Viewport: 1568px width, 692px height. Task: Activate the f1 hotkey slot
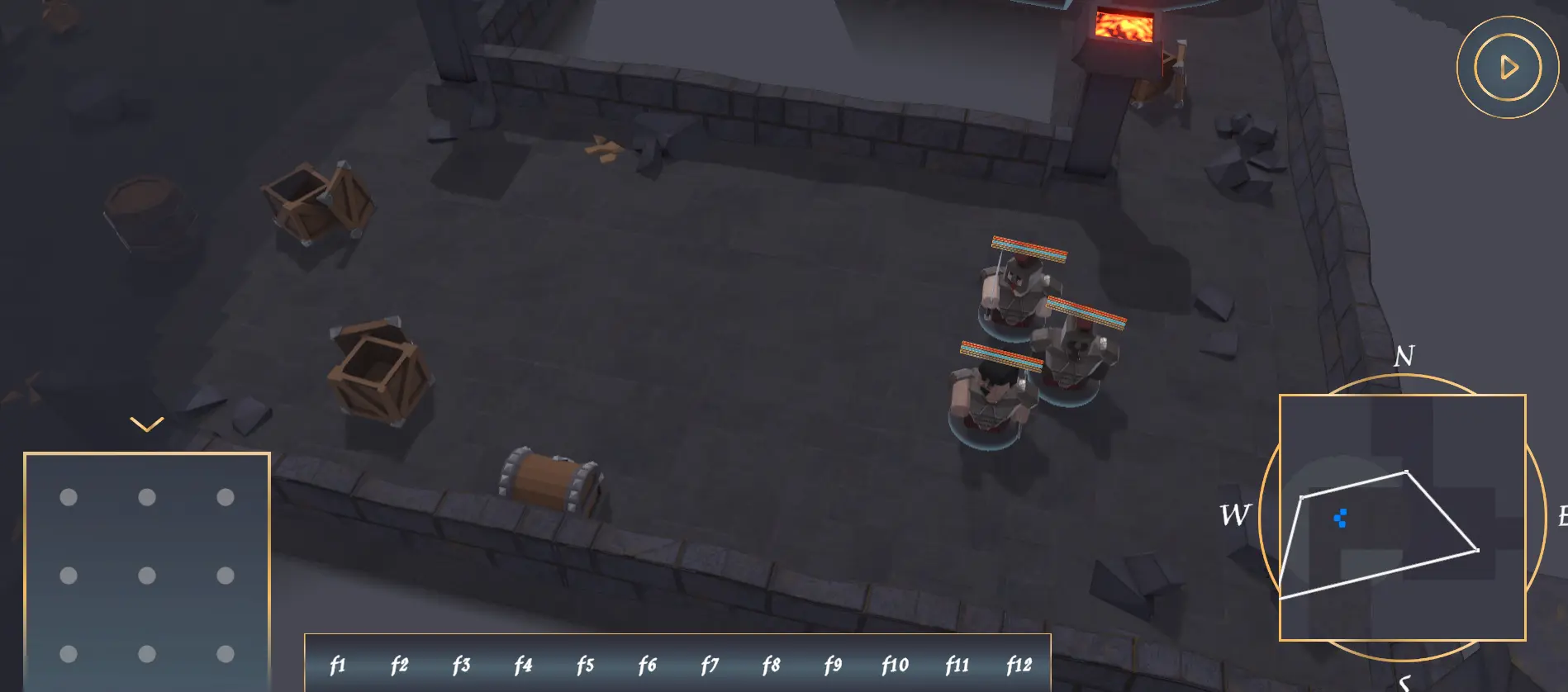coord(338,663)
